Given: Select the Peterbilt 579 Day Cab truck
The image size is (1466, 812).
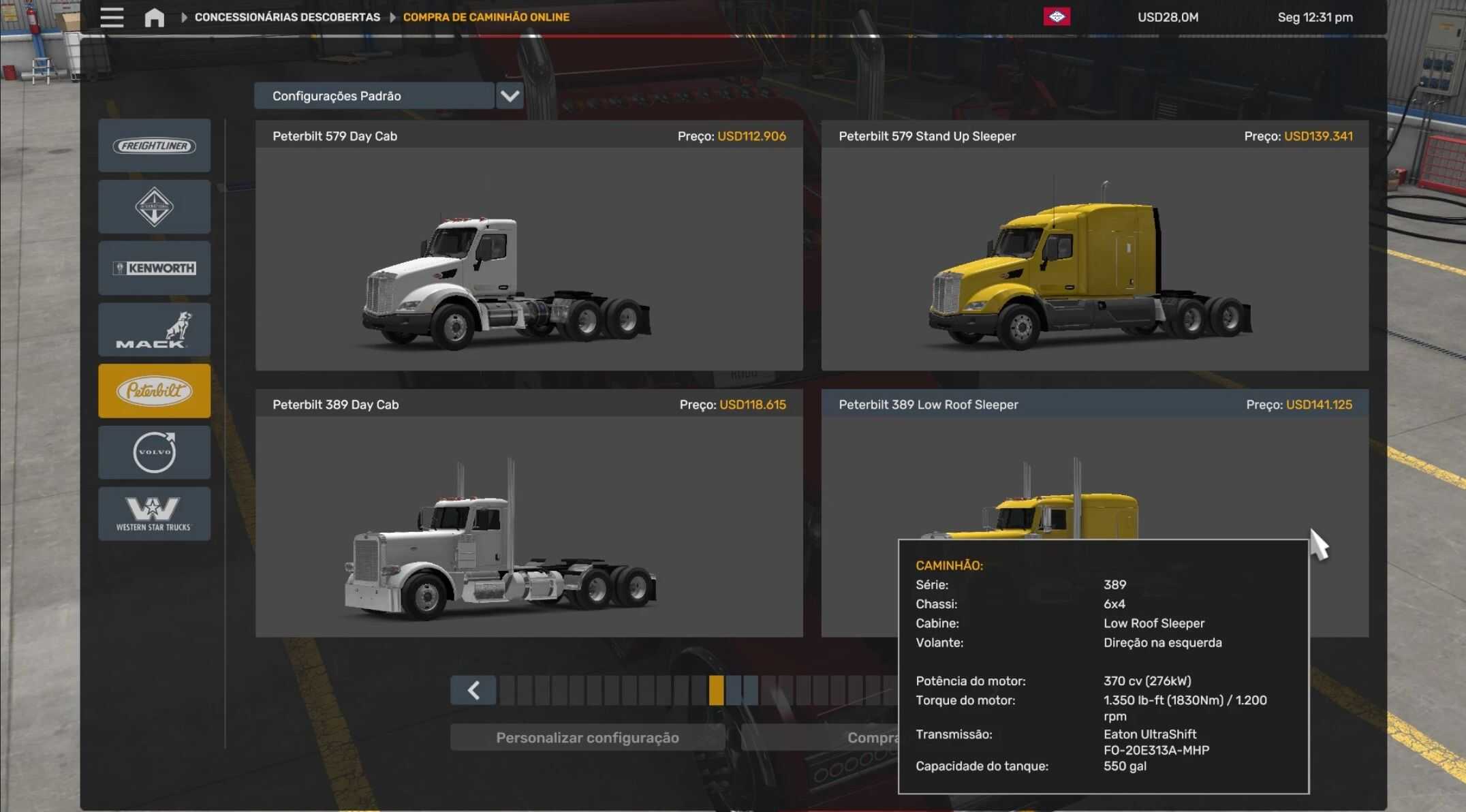Looking at the screenshot, I should click(529, 259).
